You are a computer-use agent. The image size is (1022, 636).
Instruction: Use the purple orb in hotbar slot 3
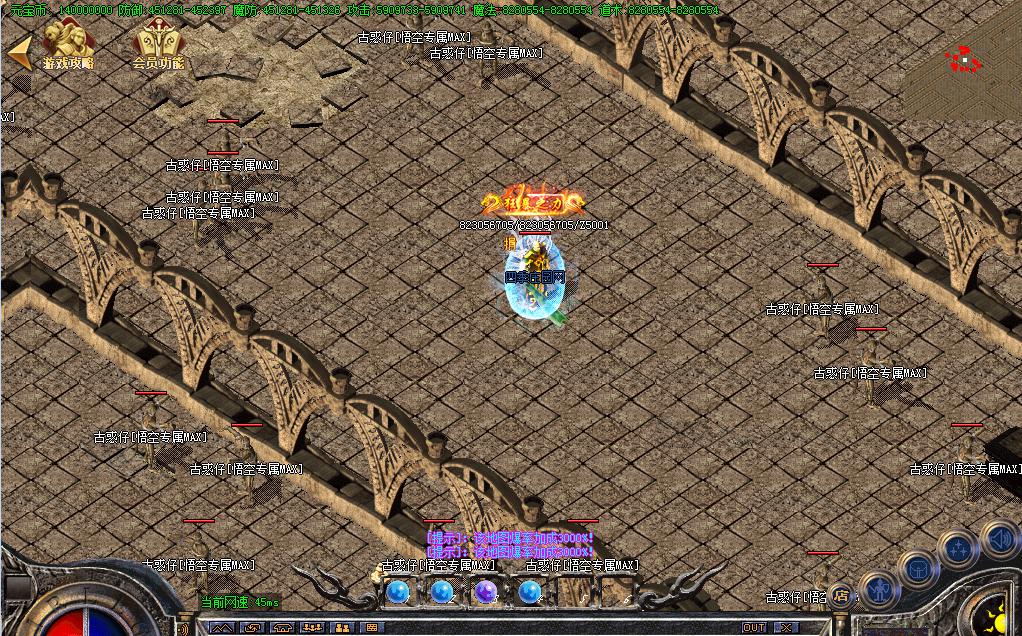486,592
